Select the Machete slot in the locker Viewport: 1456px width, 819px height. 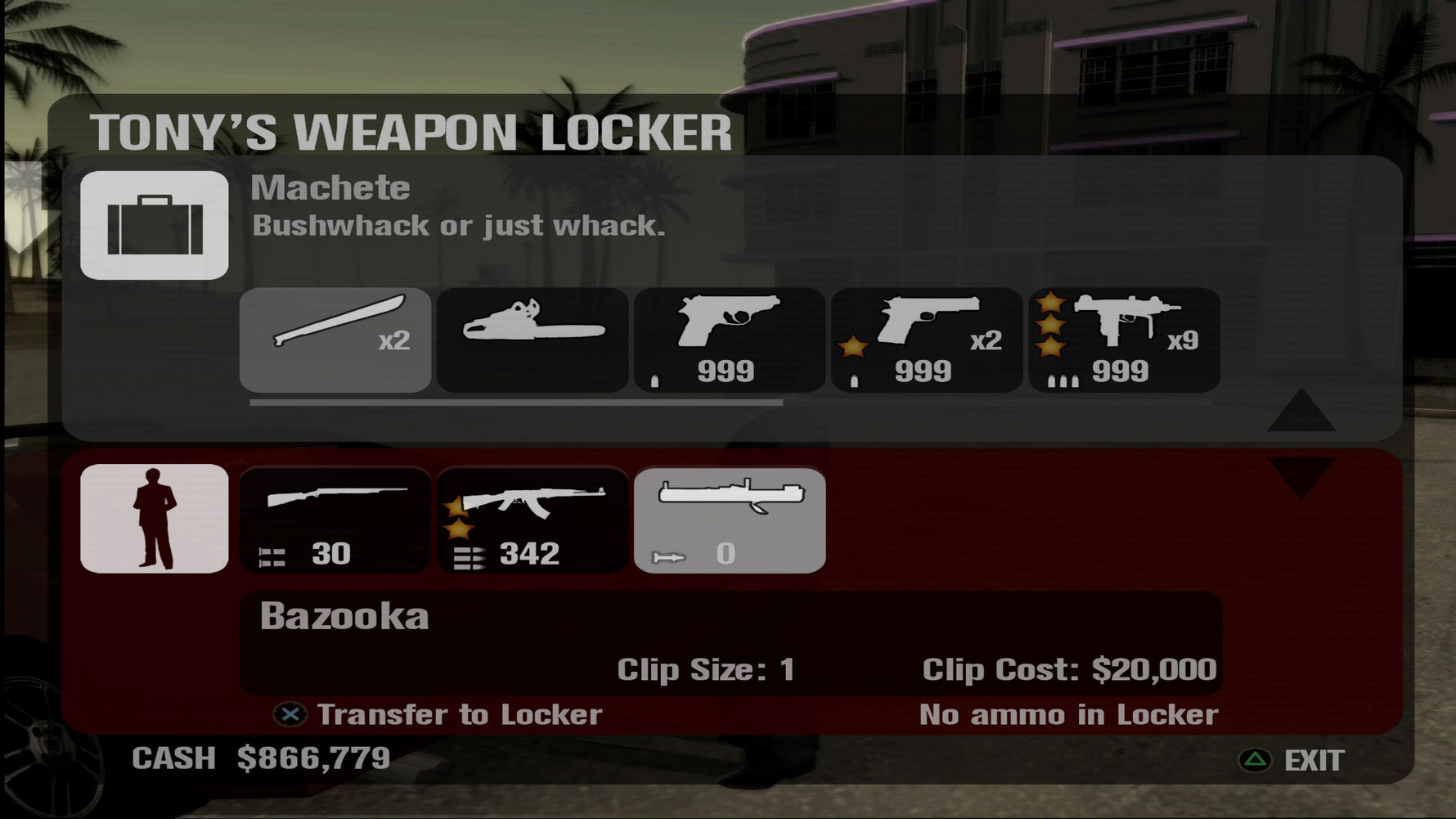[335, 340]
